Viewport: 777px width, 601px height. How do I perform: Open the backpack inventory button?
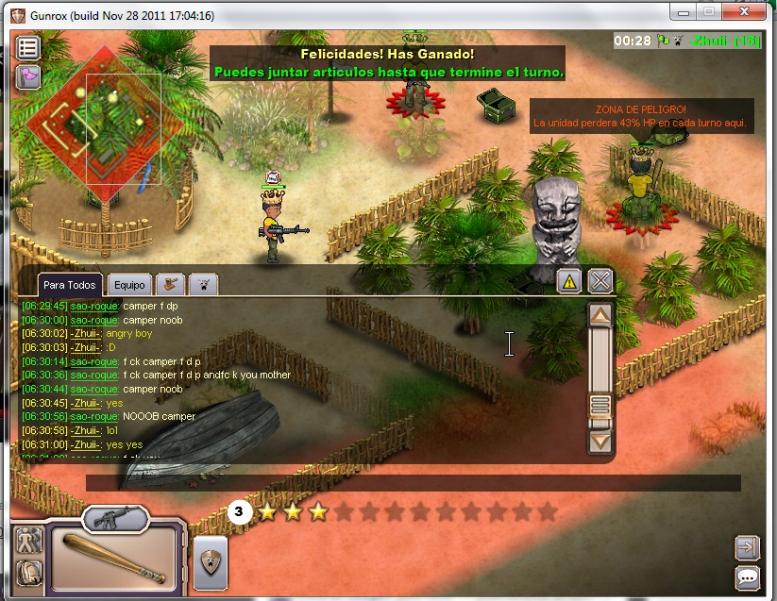29,571
